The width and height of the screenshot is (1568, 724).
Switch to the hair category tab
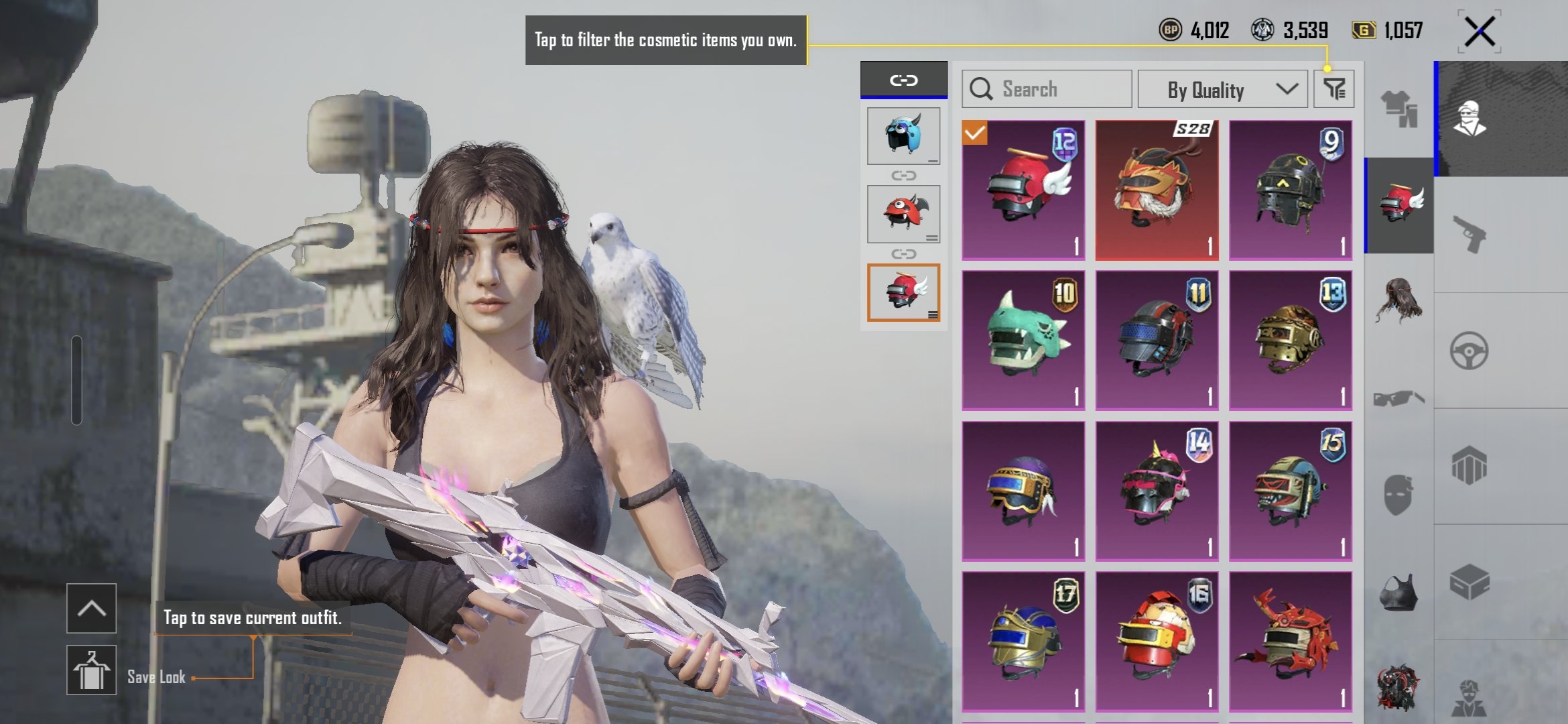(x=1398, y=301)
